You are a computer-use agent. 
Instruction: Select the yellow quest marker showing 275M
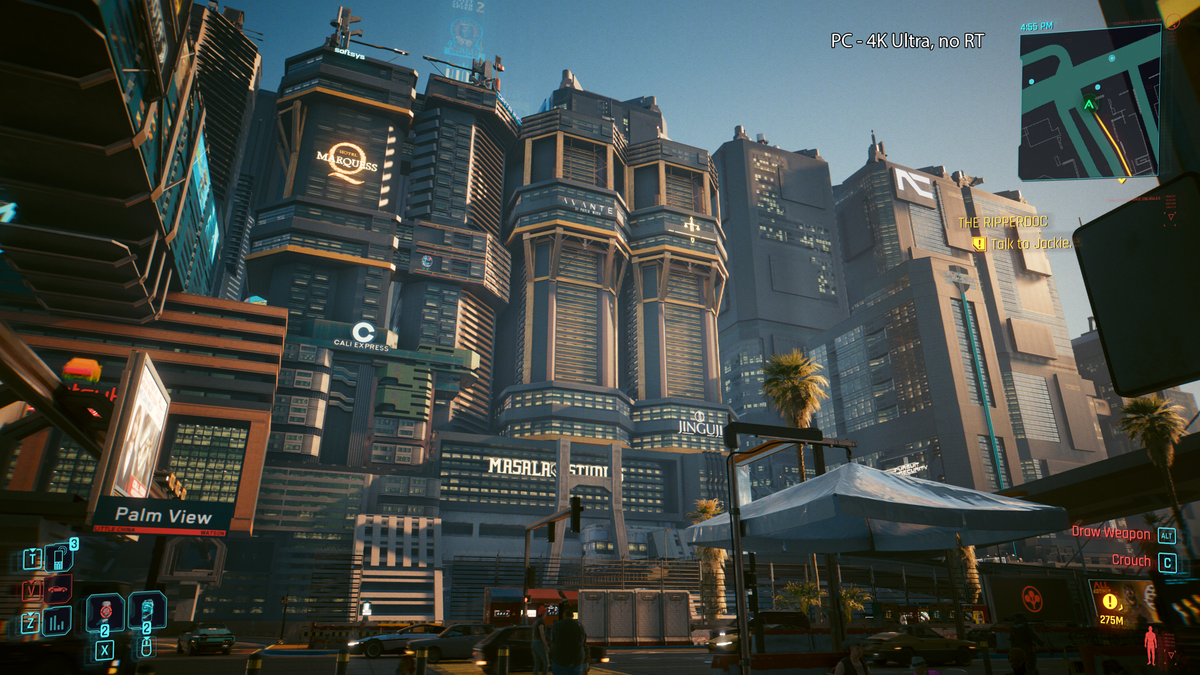(1110, 602)
